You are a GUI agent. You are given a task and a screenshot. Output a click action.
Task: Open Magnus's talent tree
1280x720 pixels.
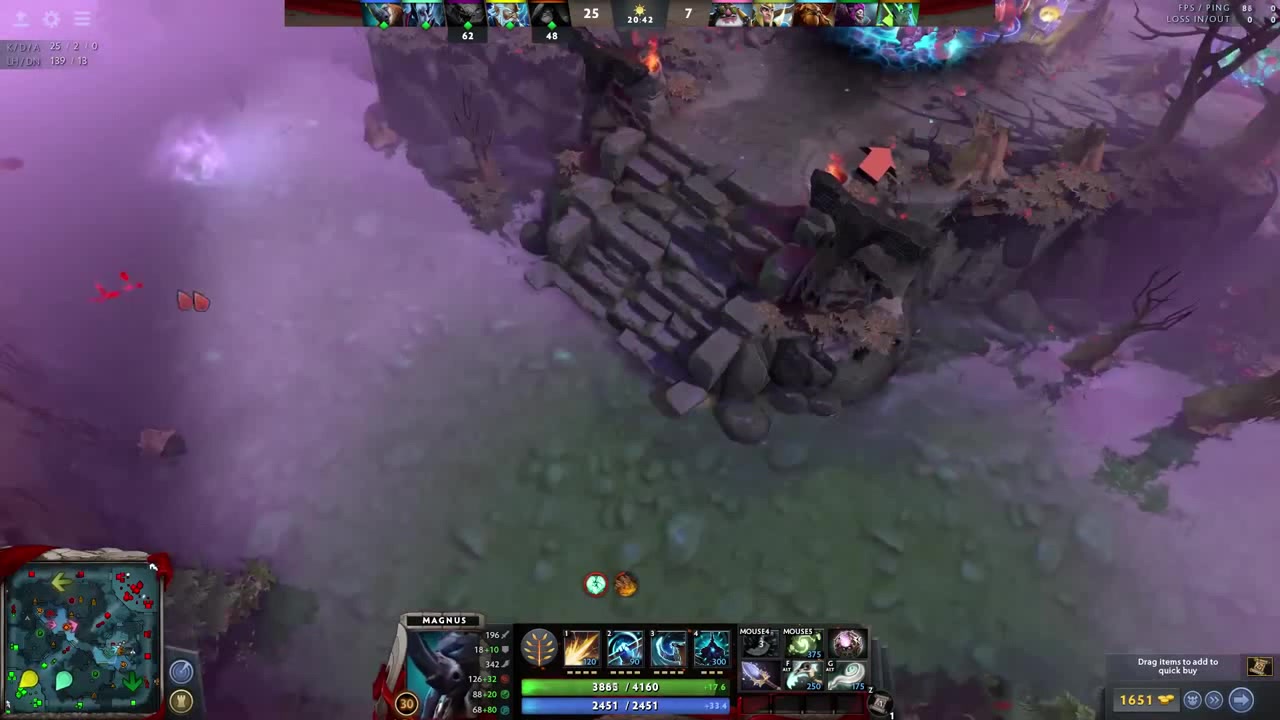click(x=538, y=650)
